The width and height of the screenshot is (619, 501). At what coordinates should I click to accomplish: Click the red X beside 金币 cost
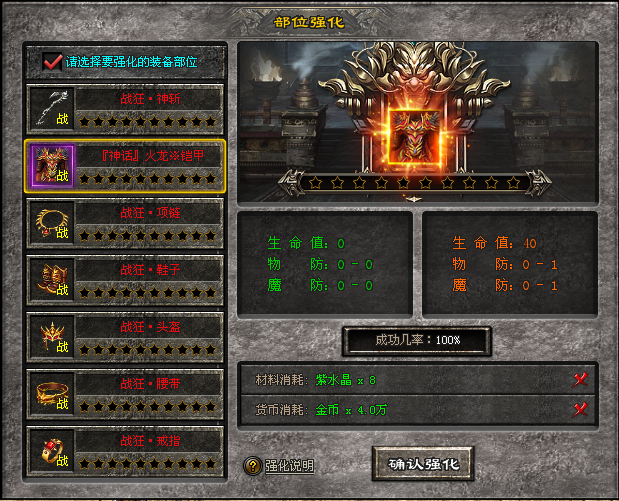[x=579, y=408]
